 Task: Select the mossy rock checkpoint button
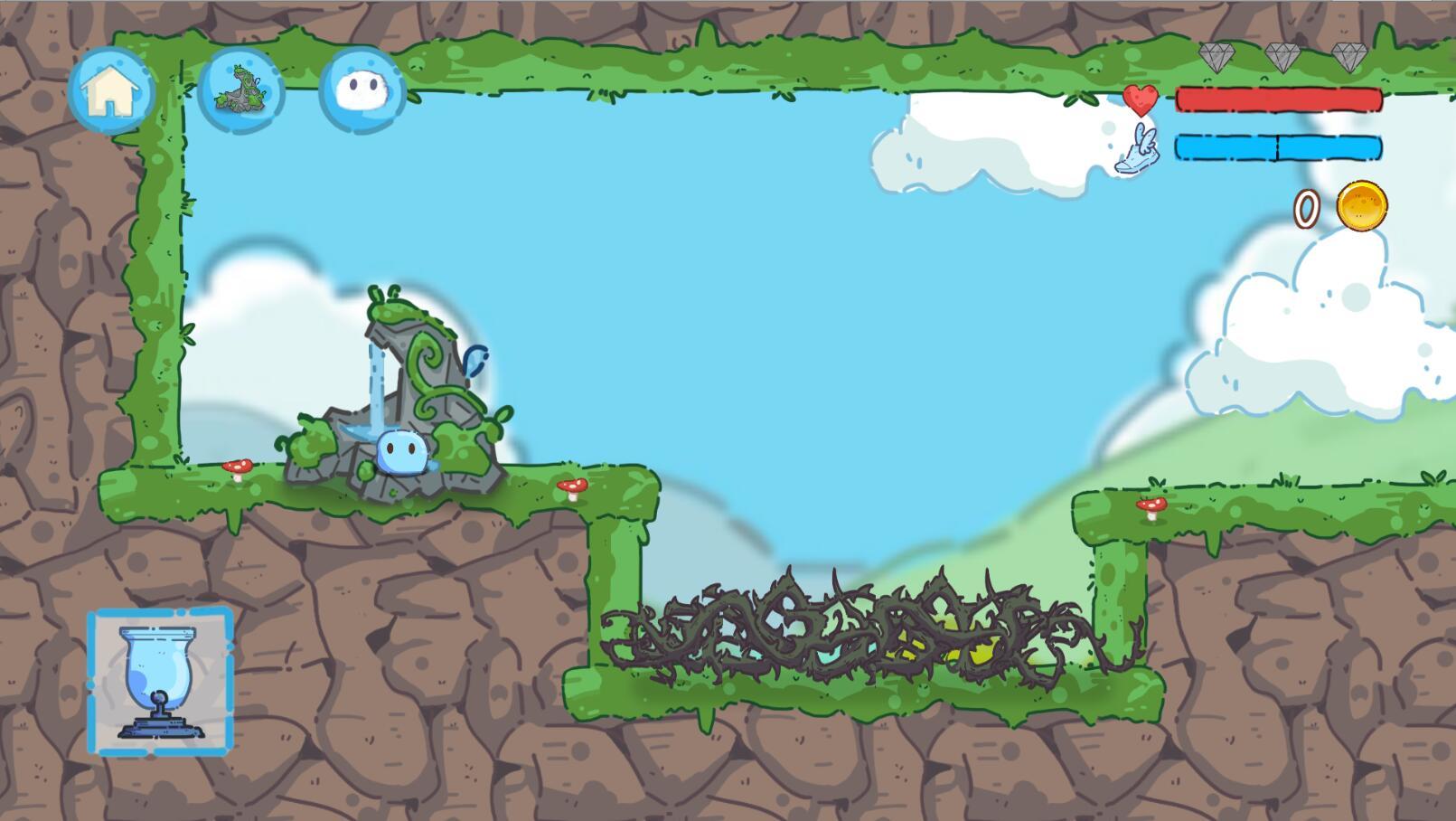point(240,90)
